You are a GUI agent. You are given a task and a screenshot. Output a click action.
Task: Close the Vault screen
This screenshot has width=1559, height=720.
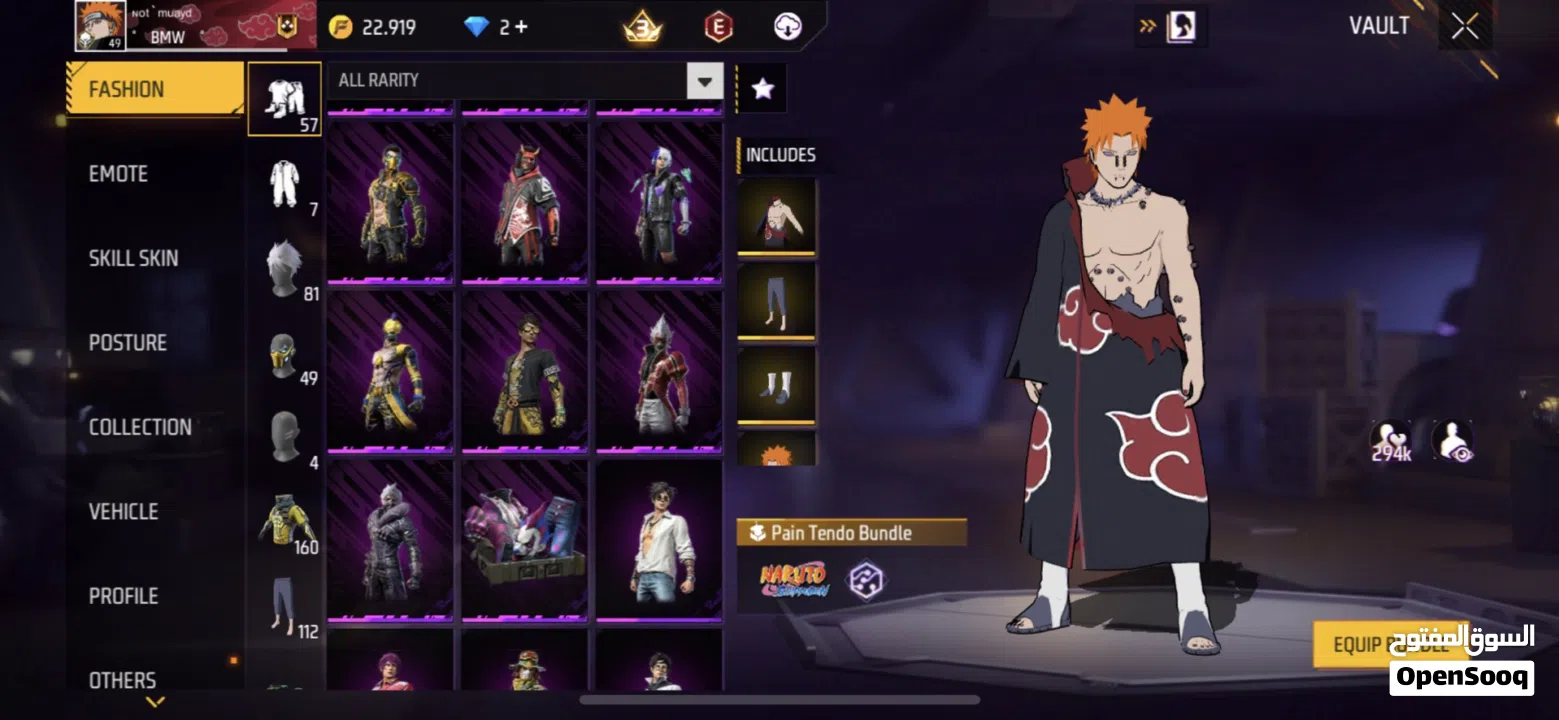pos(1465,27)
